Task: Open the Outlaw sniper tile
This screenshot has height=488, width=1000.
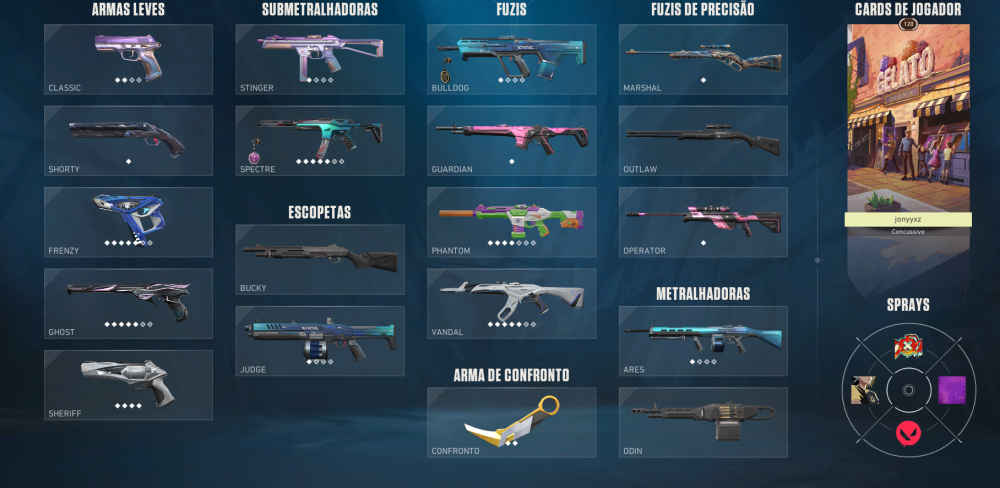Action: (703, 141)
